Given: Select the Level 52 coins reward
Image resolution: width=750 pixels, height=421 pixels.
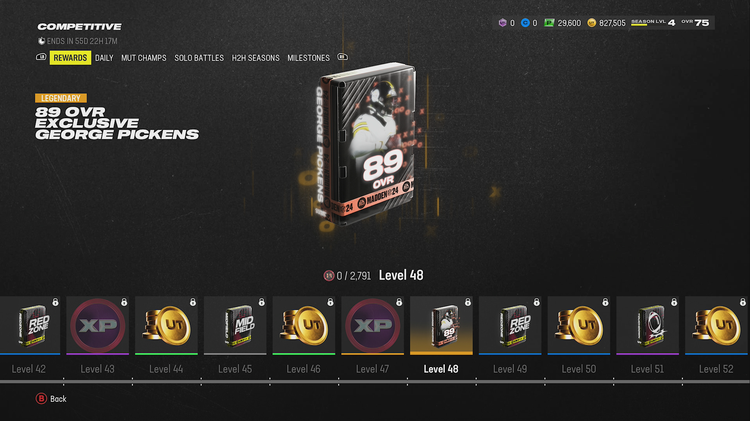Looking at the screenshot, I should 716,325.
